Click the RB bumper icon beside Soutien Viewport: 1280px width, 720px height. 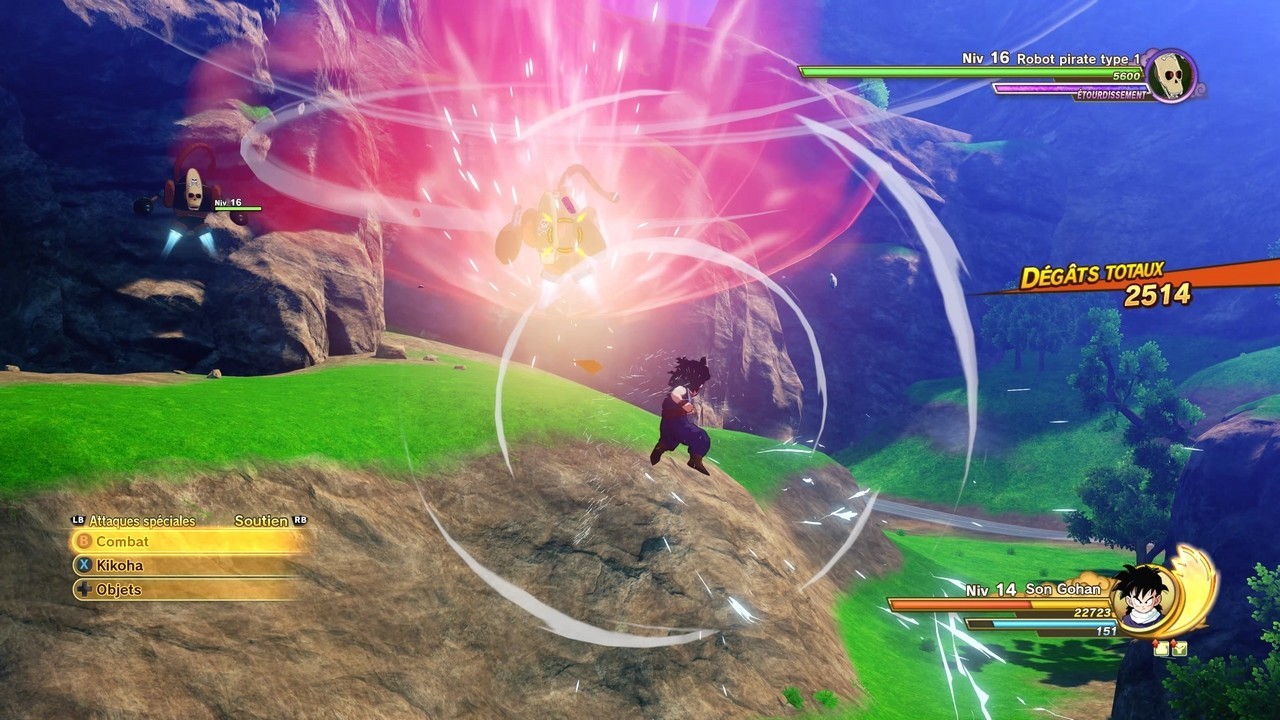[x=299, y=520]
